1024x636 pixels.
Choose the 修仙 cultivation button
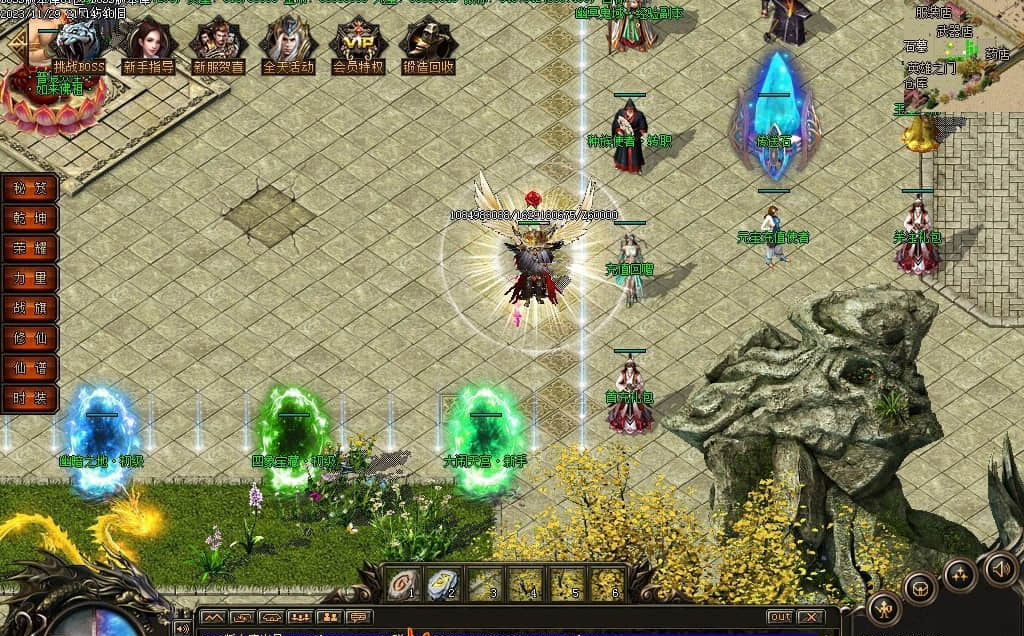tap(30, 338)
